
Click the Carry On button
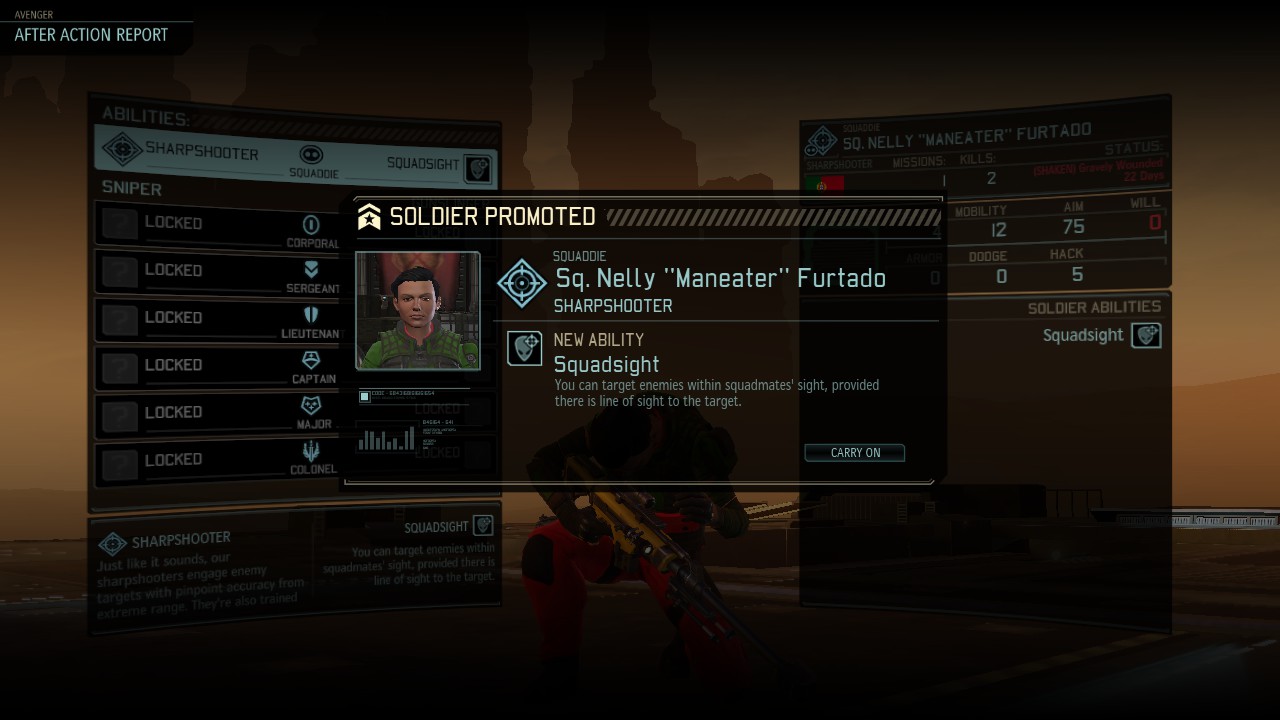(855, 453)
